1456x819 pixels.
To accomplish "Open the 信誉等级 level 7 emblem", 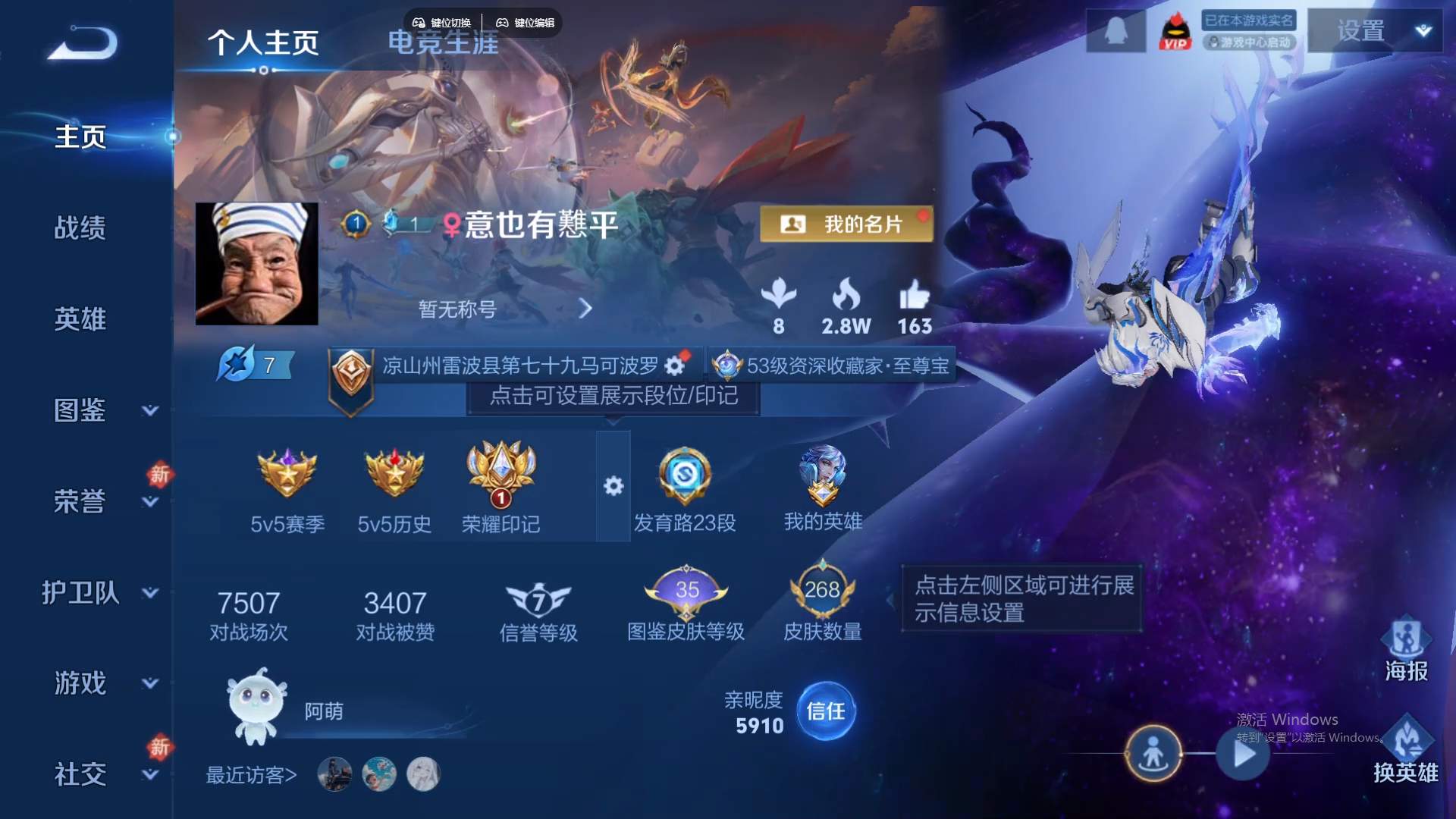I will pyautogui.click(x=539, y=595).
